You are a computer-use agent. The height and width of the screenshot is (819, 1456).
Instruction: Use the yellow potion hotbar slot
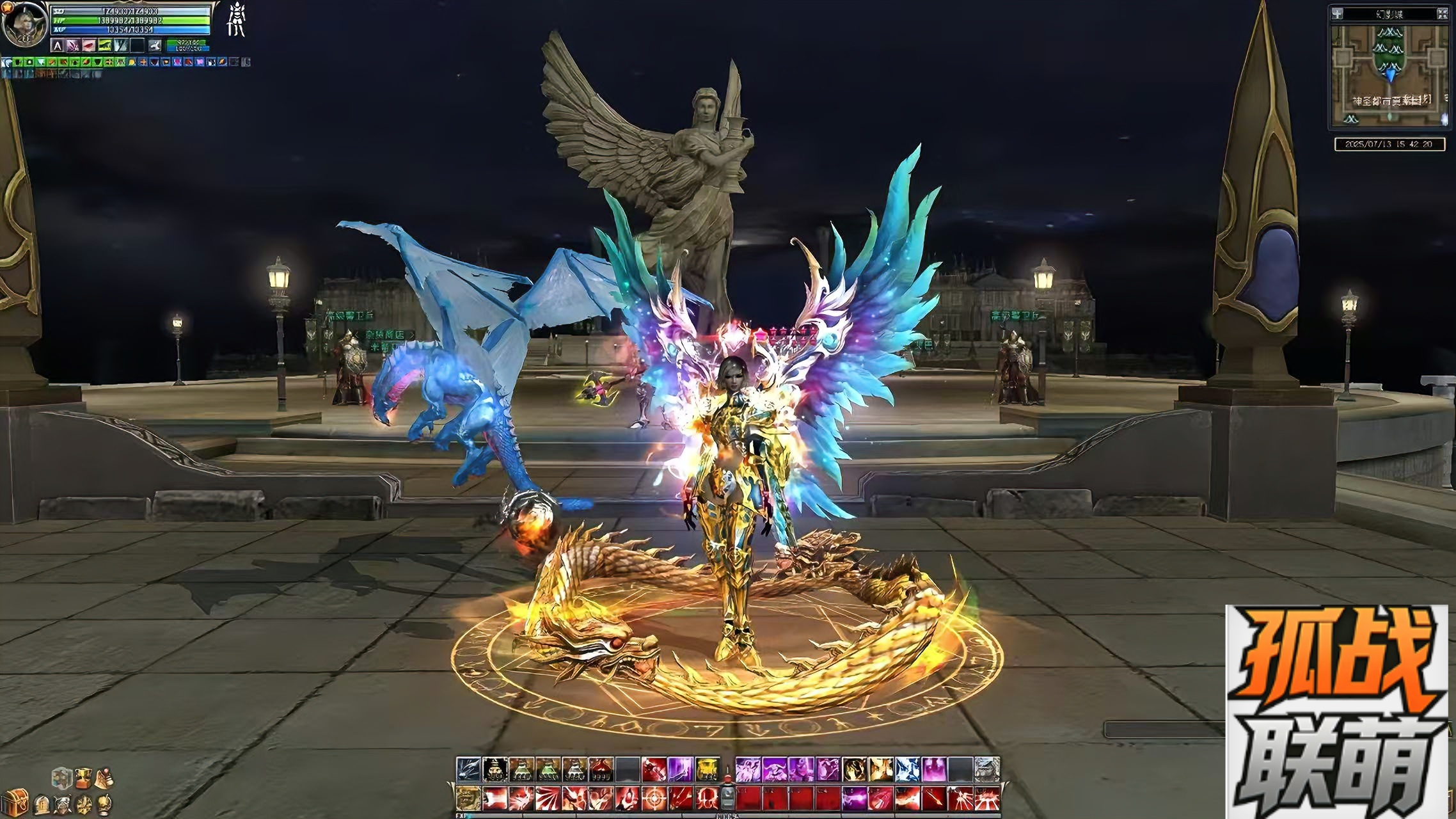click(706, 769)
